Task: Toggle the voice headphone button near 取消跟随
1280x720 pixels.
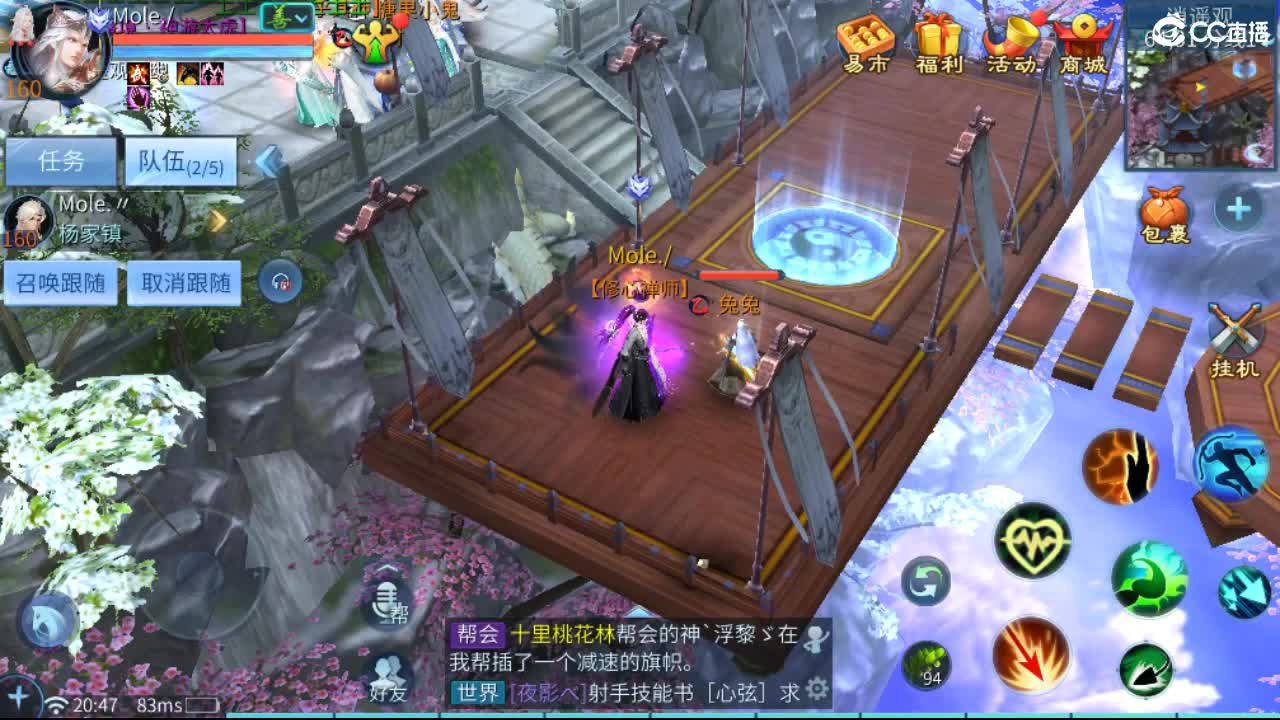Action: point(280,283)
